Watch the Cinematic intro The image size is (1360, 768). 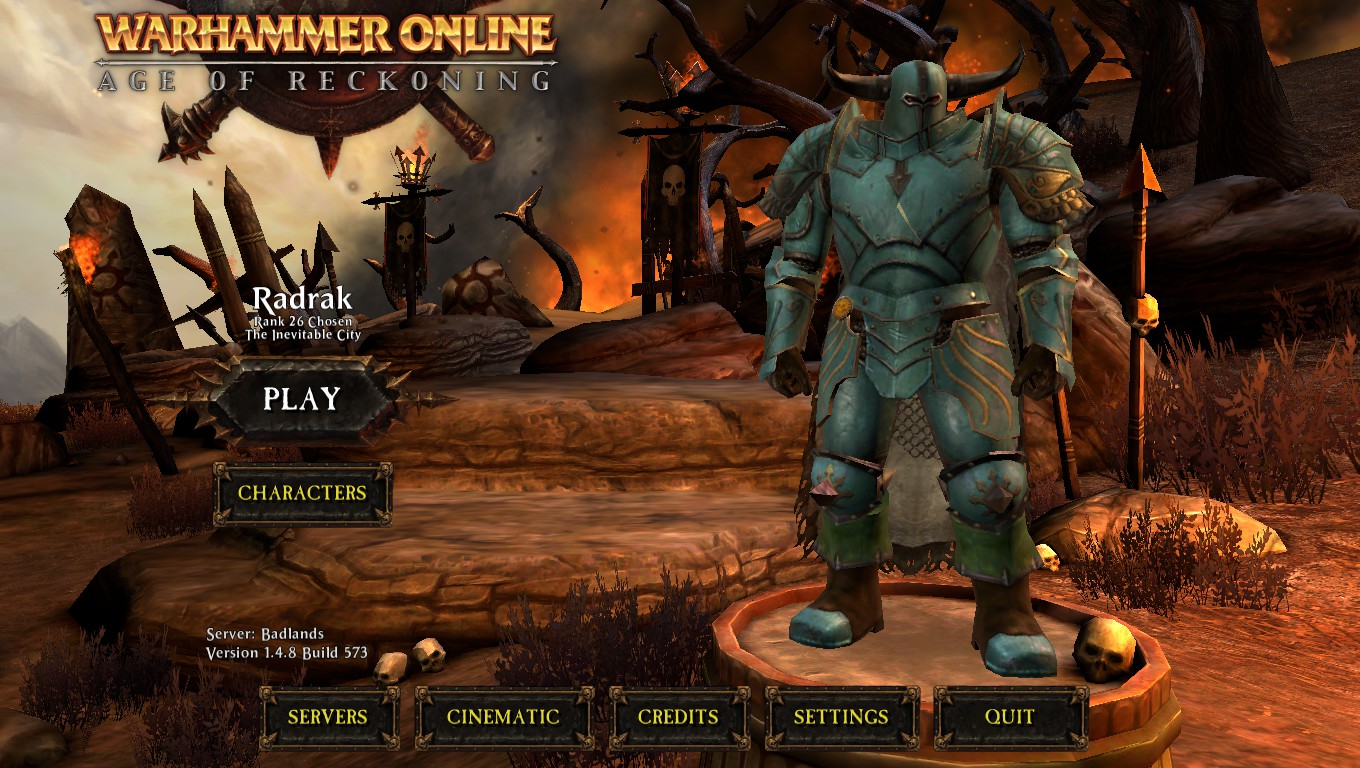503,717
